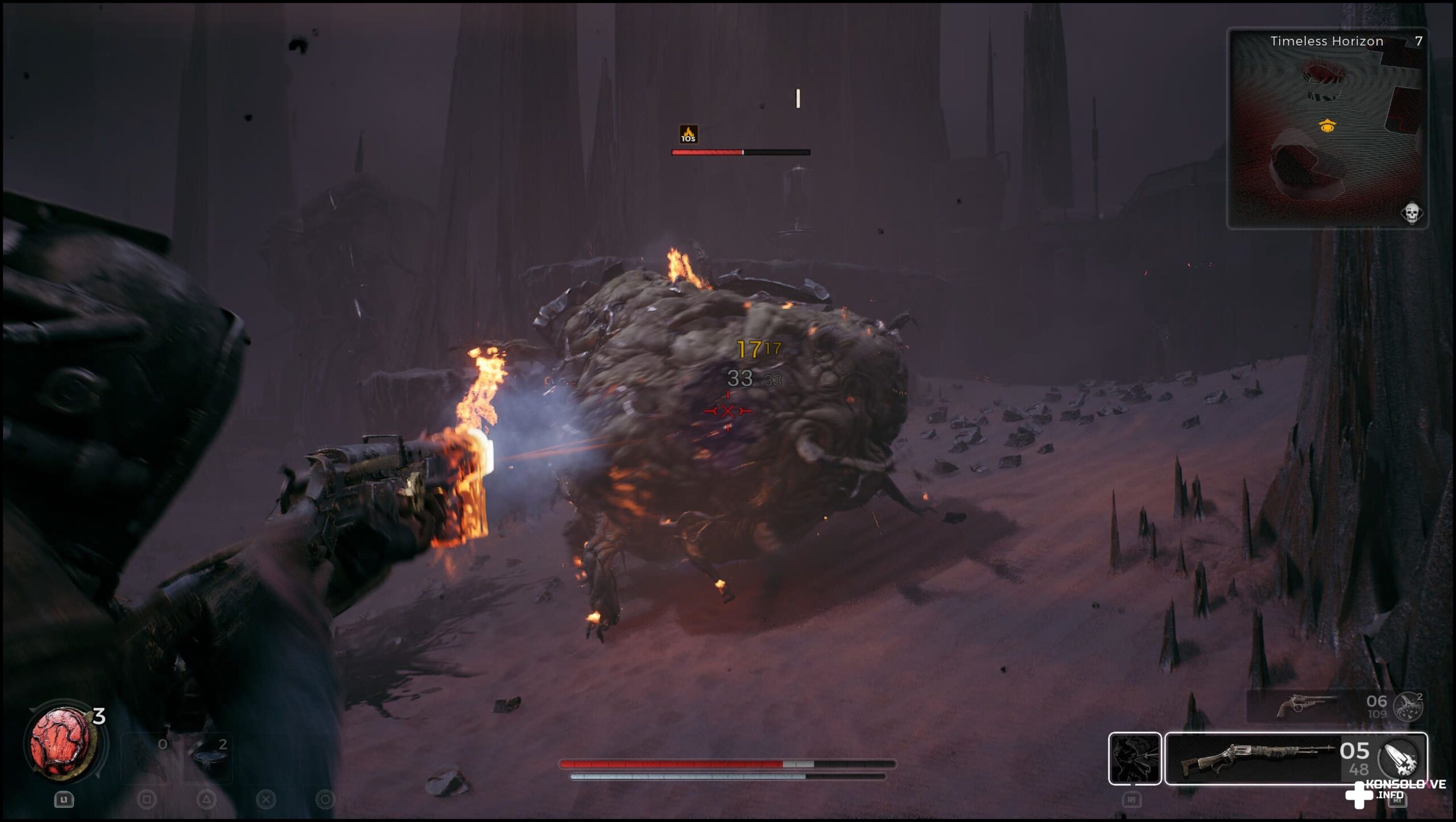Trigger the archetype skill slot
1456x822 pixels.
pos(1135,758)
